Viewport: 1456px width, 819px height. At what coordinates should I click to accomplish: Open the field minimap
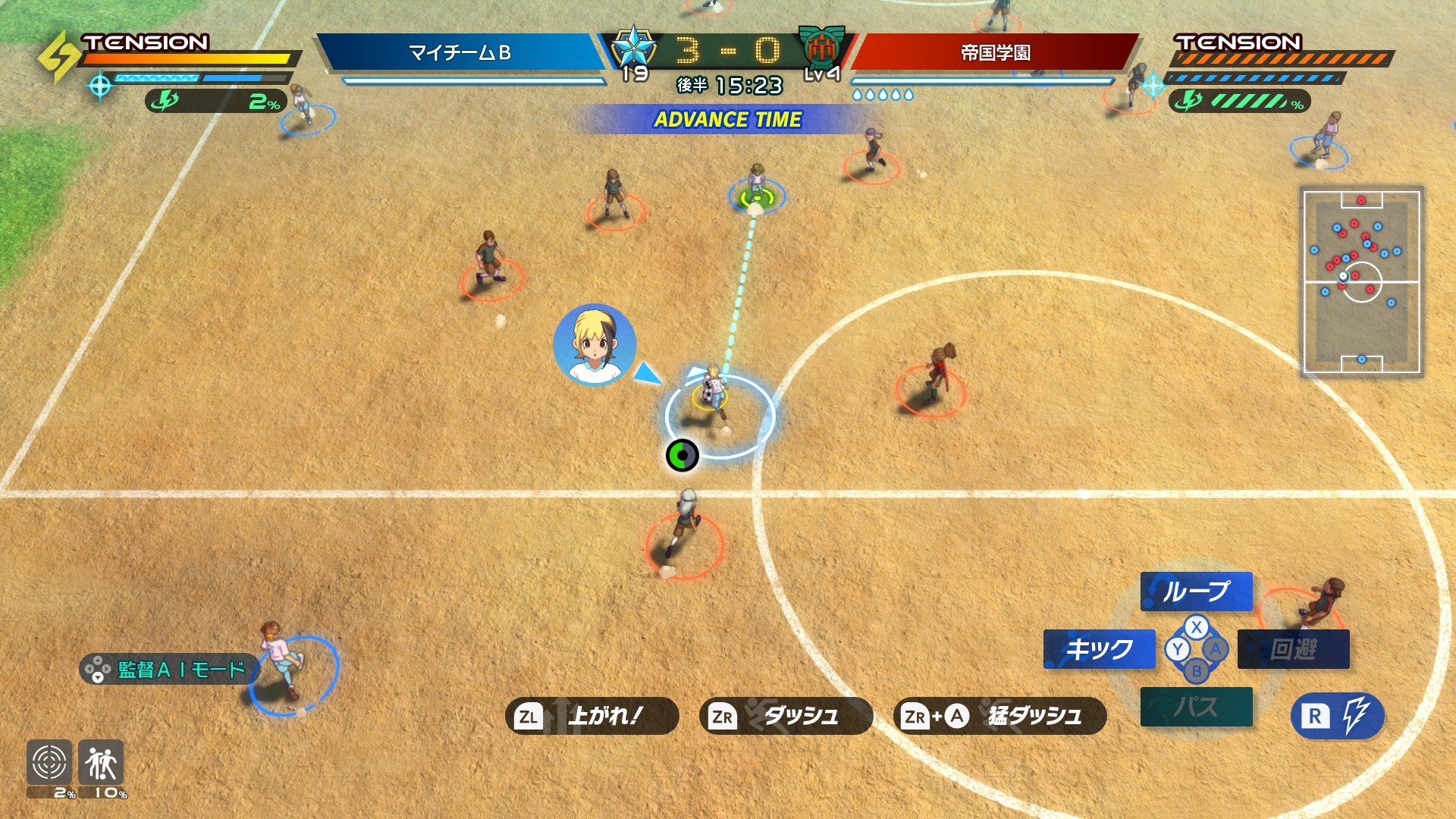(x=1361, y=281)
